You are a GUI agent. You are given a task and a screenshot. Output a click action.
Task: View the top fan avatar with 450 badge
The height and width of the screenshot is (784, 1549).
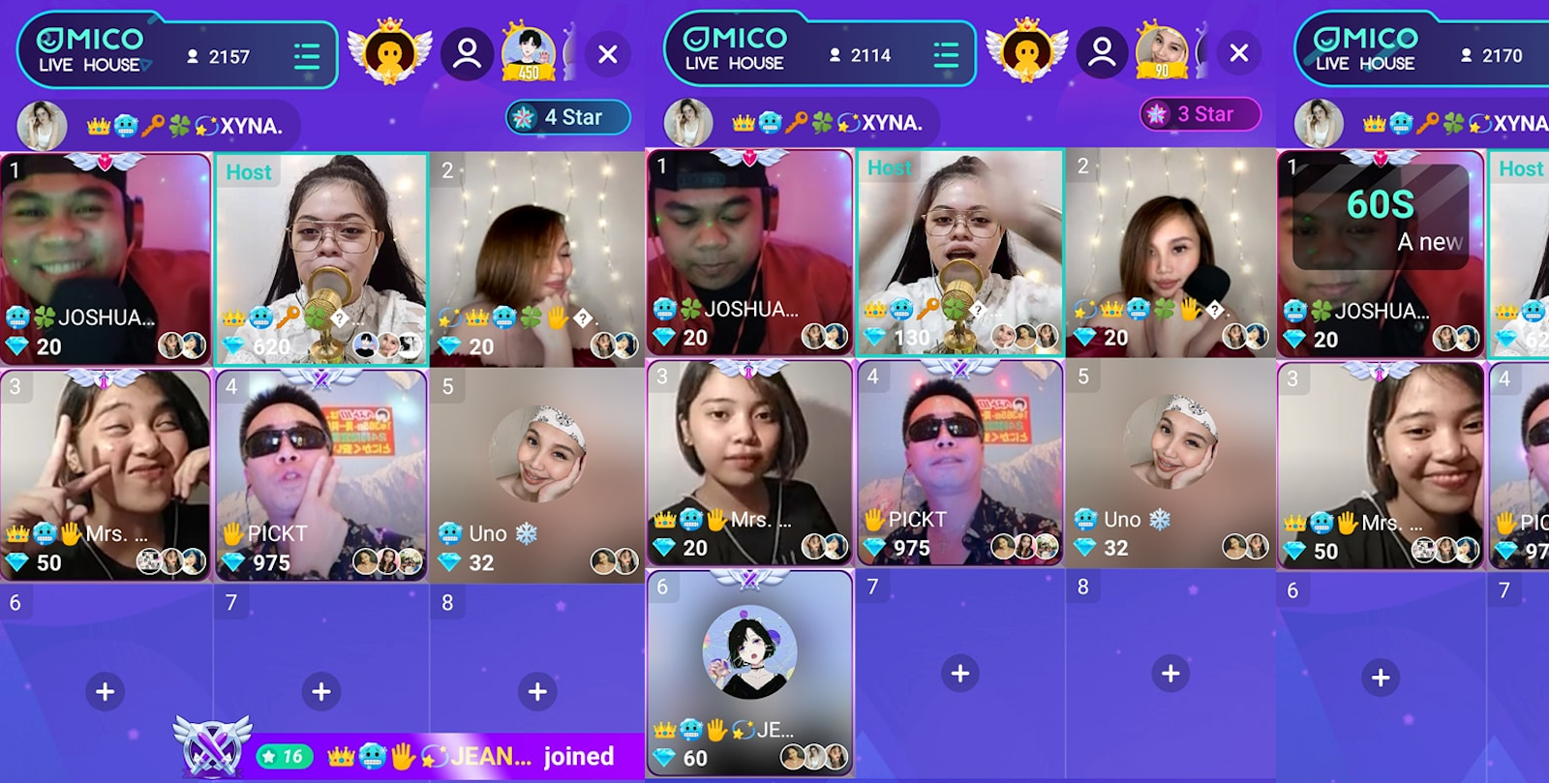point(529,53)
